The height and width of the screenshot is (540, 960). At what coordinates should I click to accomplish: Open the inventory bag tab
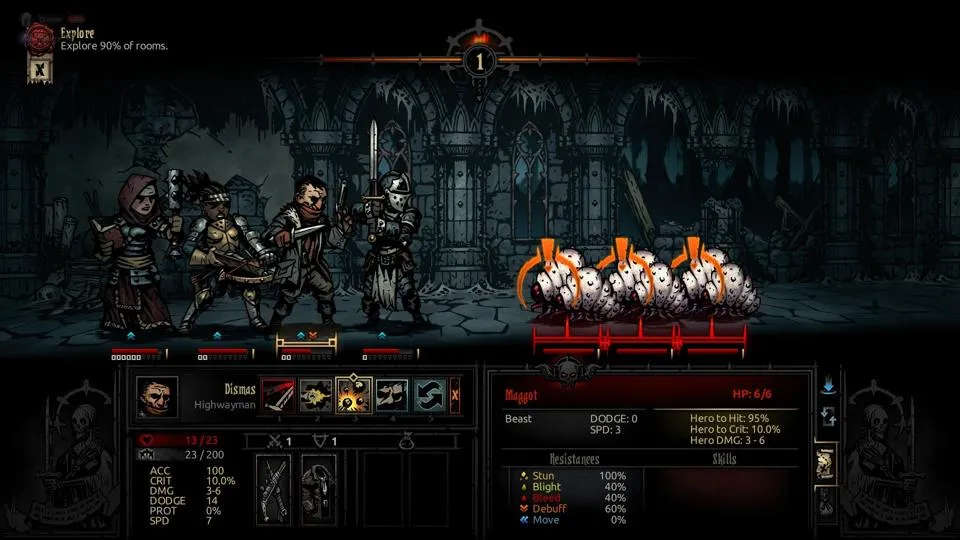[827, 505]
